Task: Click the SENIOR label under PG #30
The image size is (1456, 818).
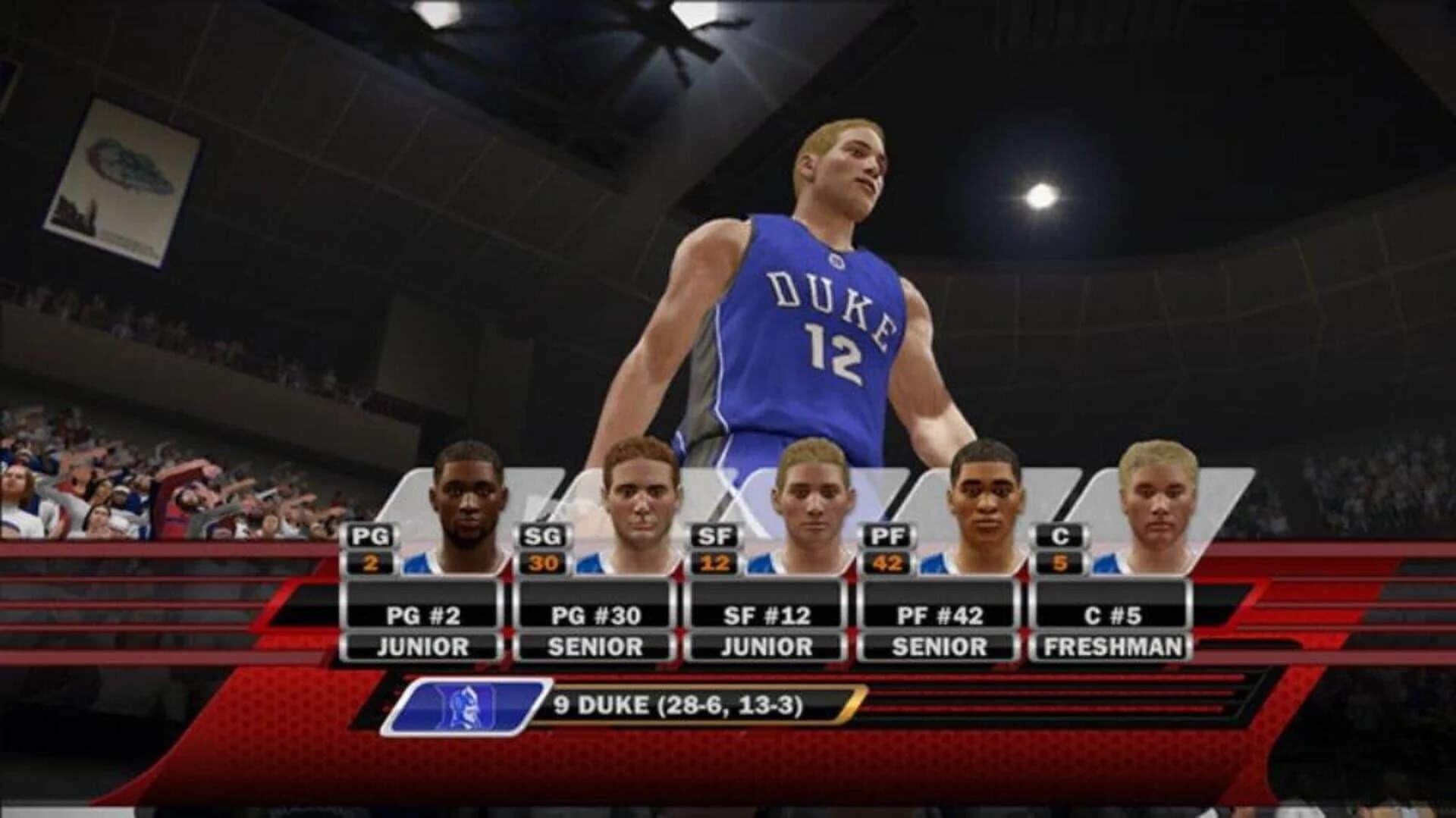Action: [x=596, y=646]
